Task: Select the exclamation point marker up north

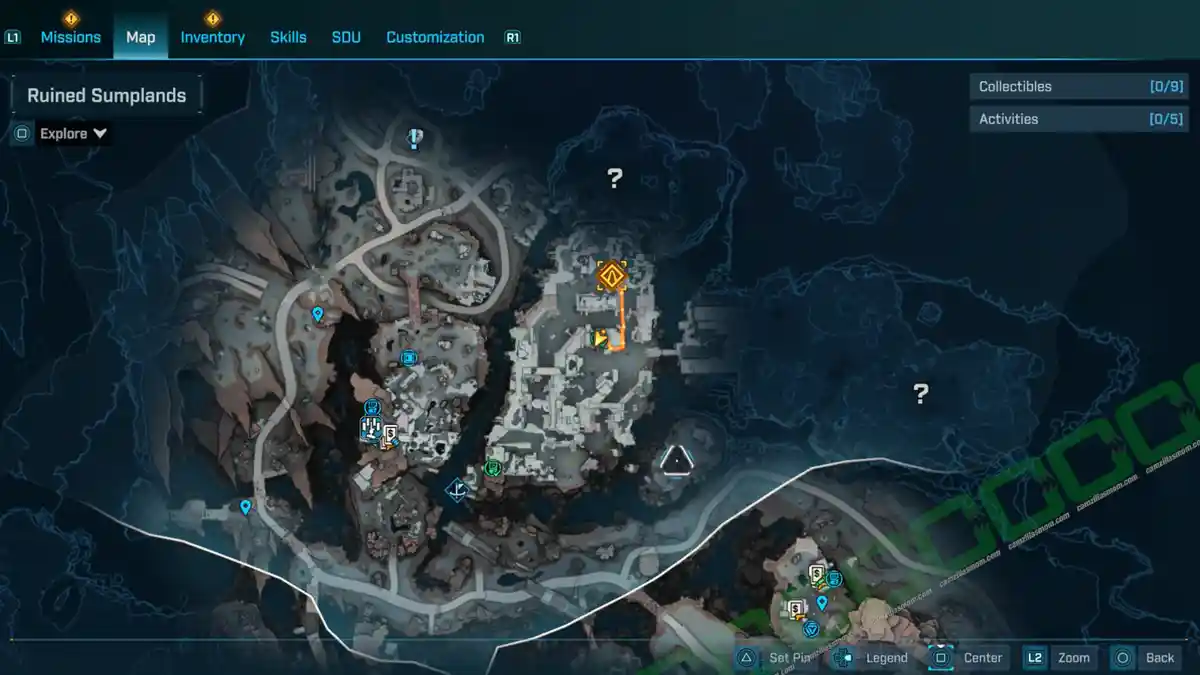Action: (x=416, y=139)
